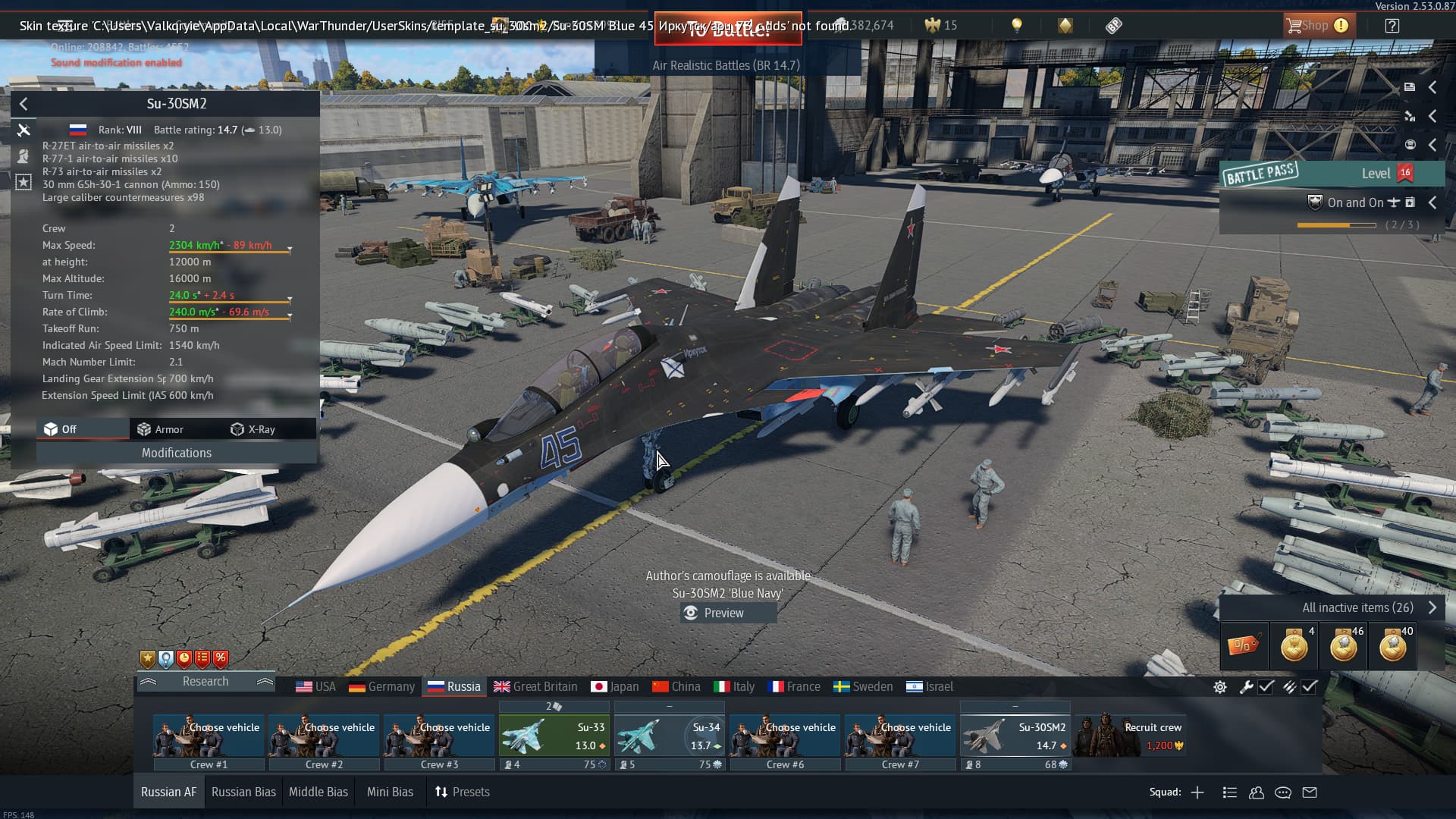Select the Su-34 crew slot
Viewport: 1456px width, 819px height.
coord(670,736)
